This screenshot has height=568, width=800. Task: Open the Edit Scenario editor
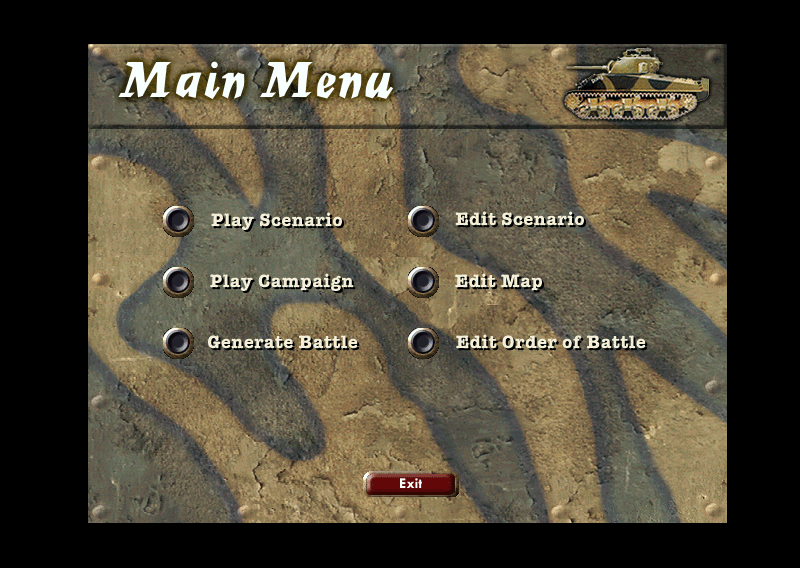(423, 220)
